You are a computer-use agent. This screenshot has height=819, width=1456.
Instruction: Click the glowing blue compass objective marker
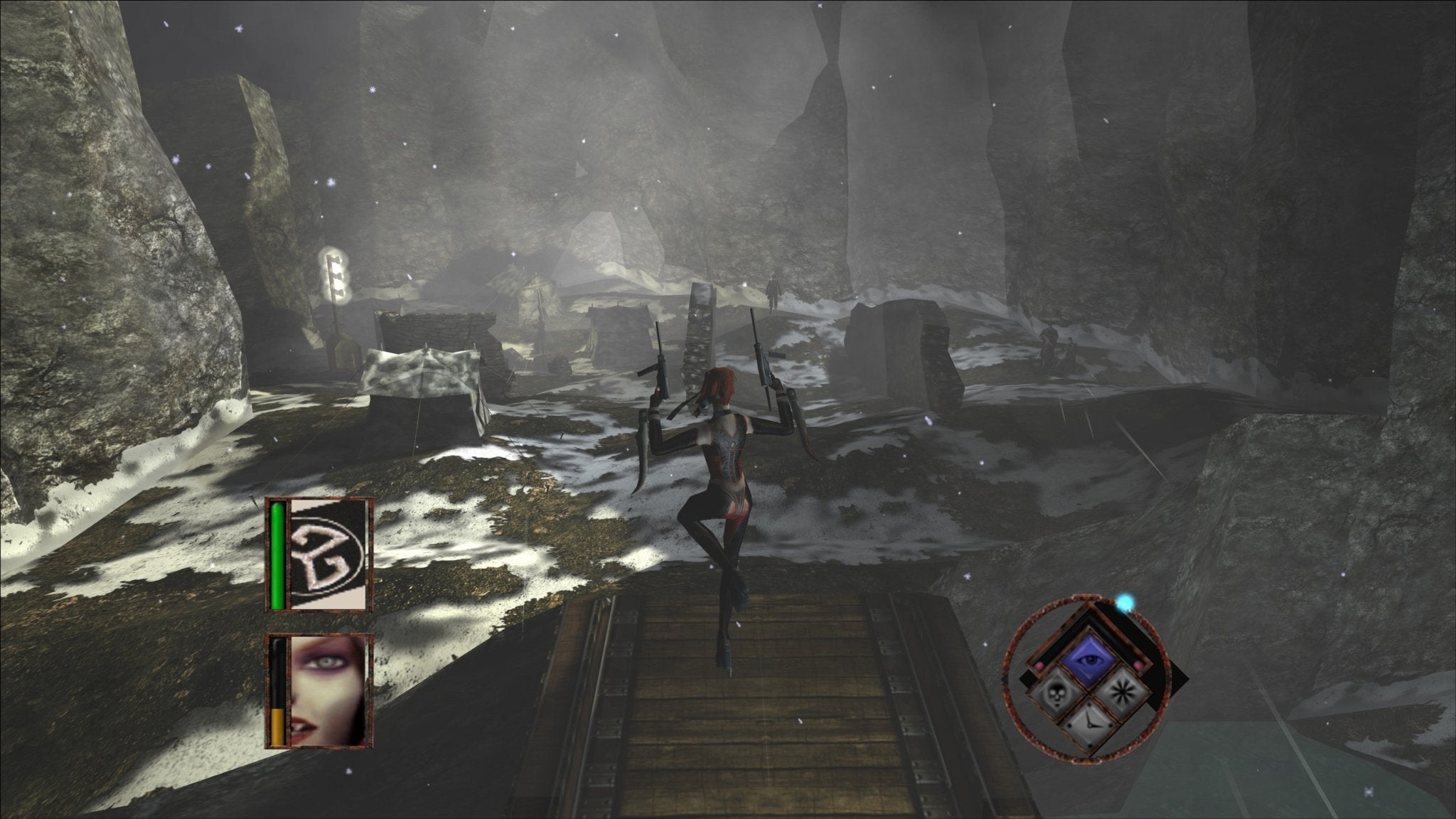[1123, 604]
